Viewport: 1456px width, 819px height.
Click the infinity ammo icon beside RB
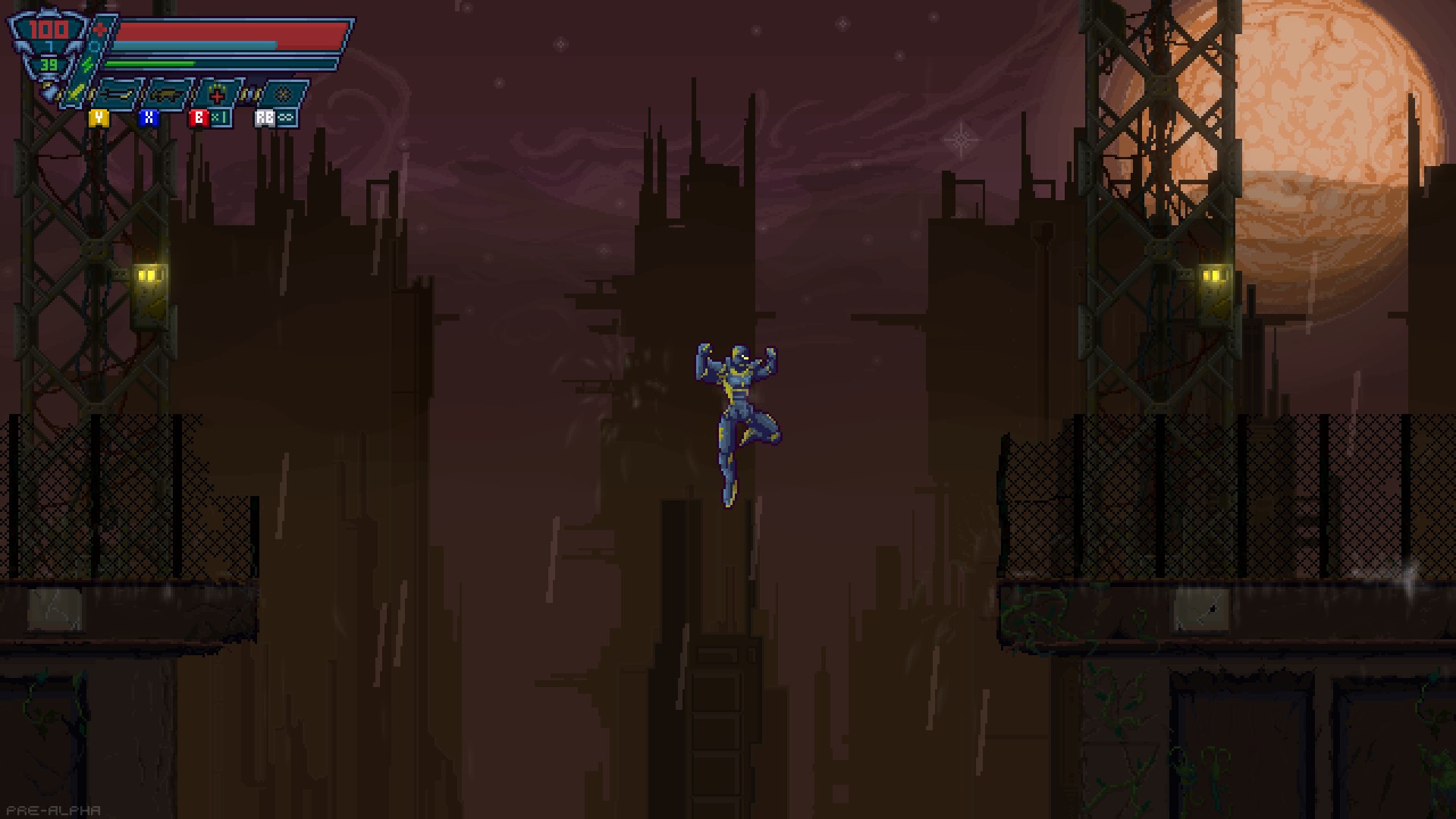(286, 118)
